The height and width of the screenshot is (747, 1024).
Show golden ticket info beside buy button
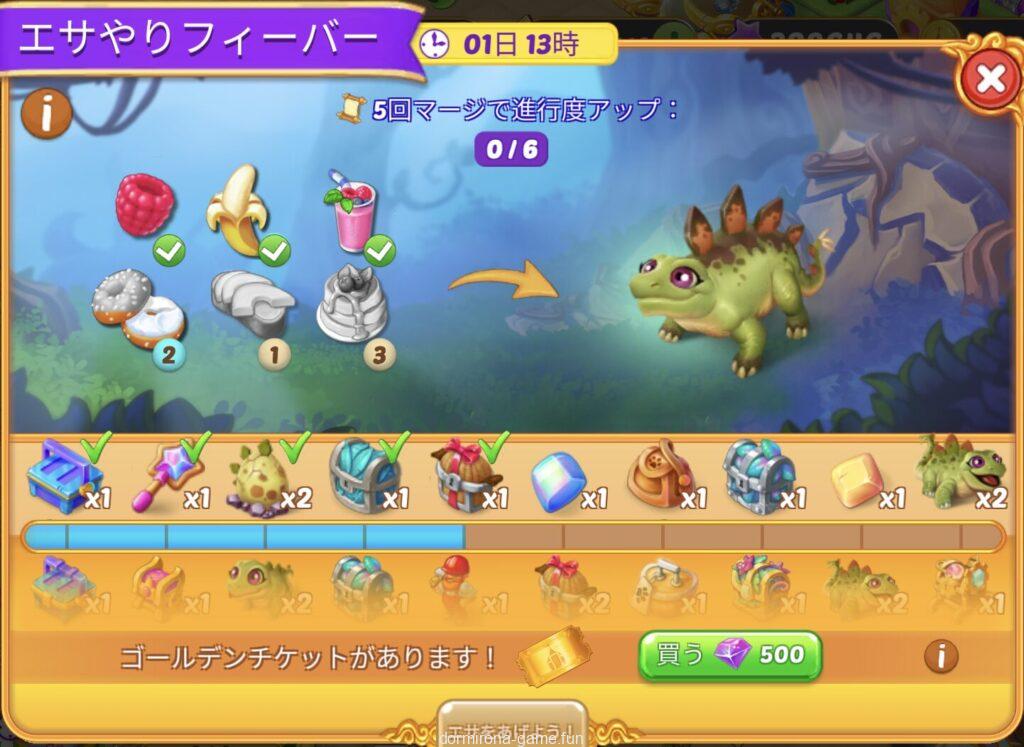tap(939, 656)
